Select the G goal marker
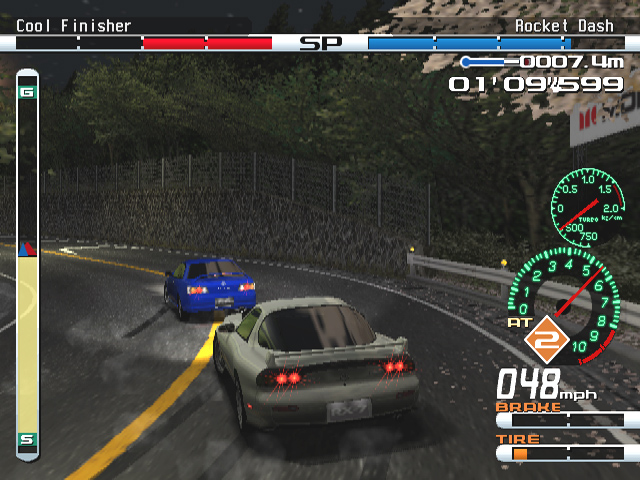640x480 pixels. [x=27, y=93]
